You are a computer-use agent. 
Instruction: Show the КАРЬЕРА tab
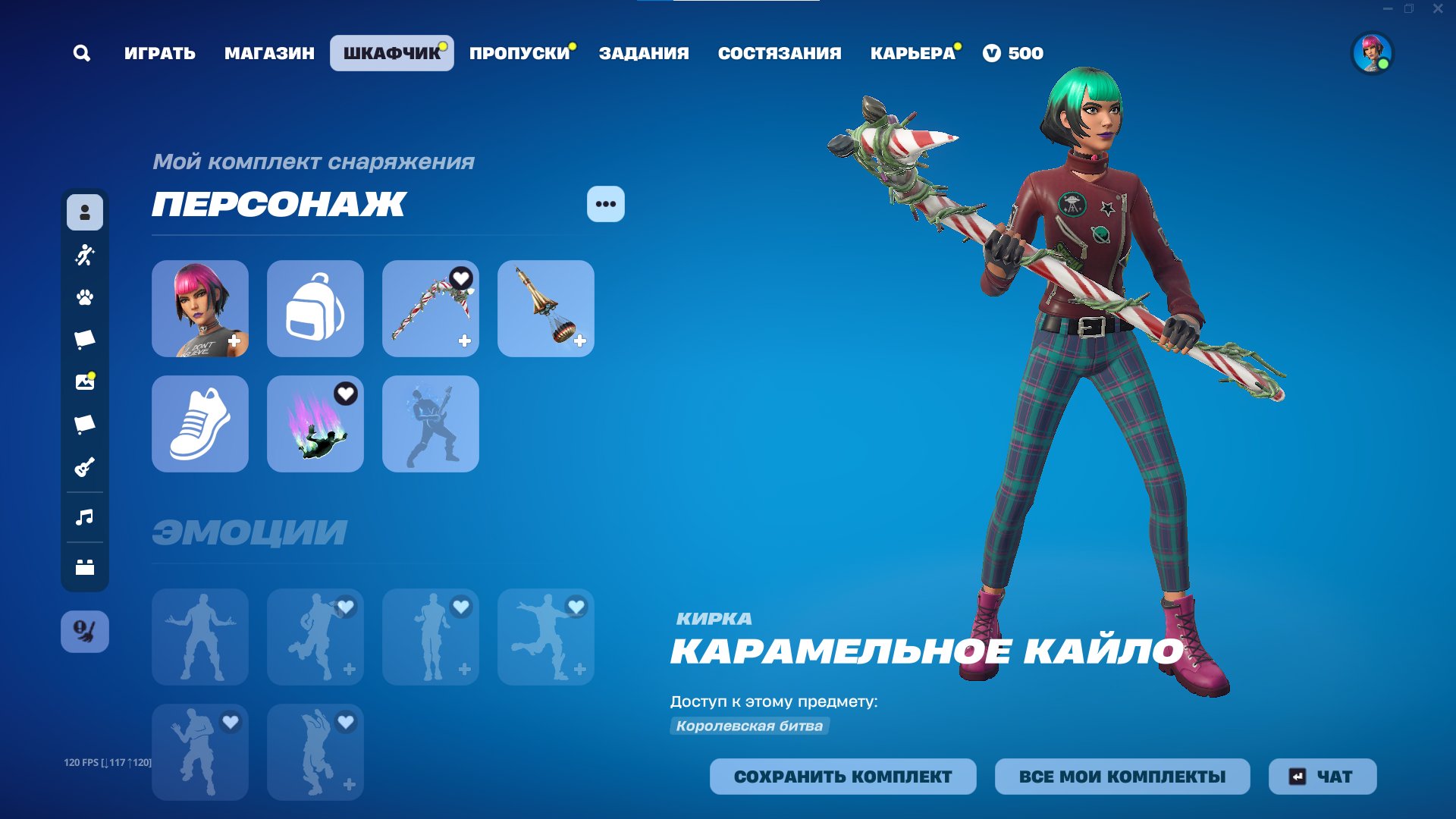click(x=912, y=53)
